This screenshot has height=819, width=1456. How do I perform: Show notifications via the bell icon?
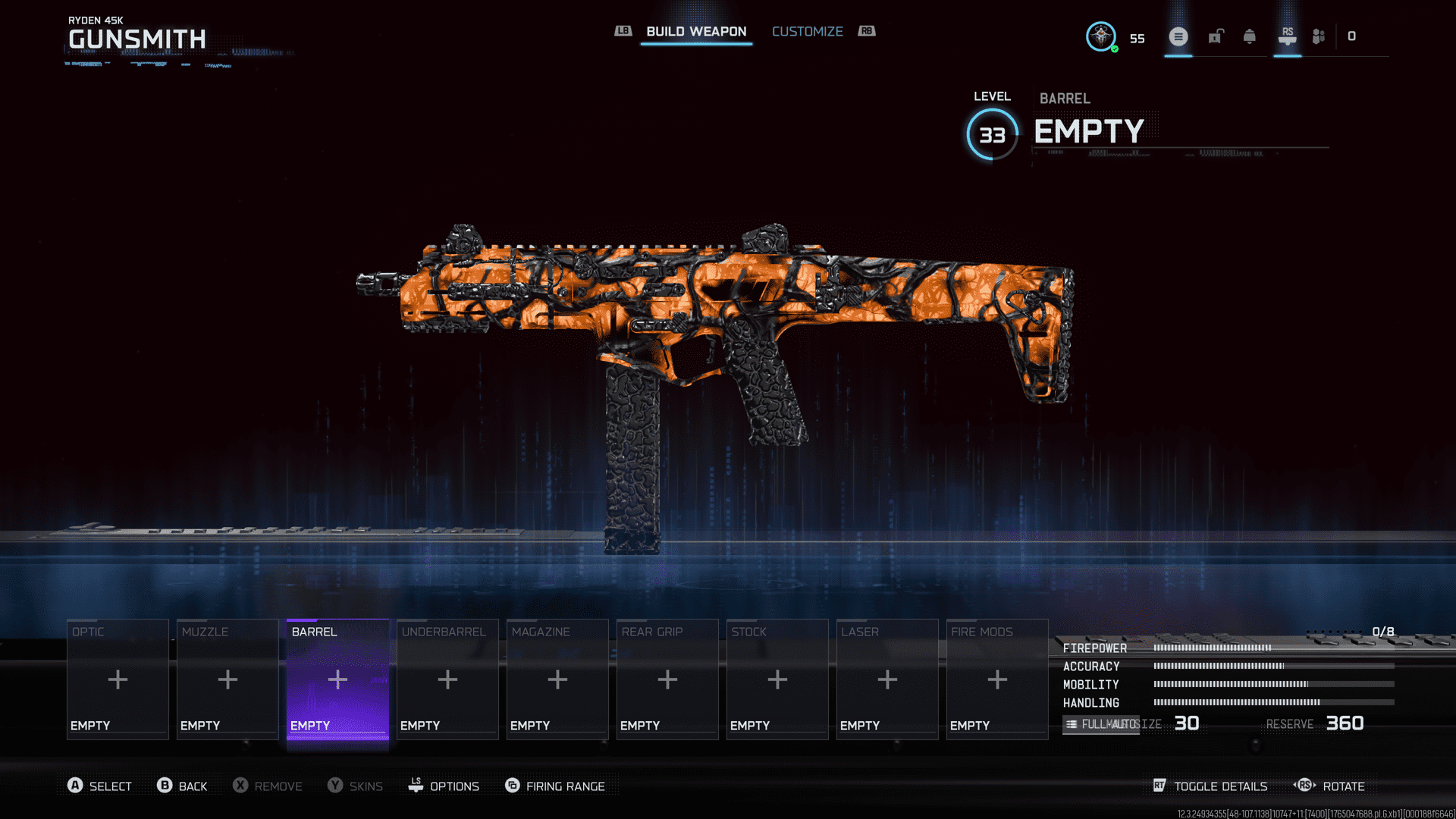pyautogui.click(x=1249, y=36)
